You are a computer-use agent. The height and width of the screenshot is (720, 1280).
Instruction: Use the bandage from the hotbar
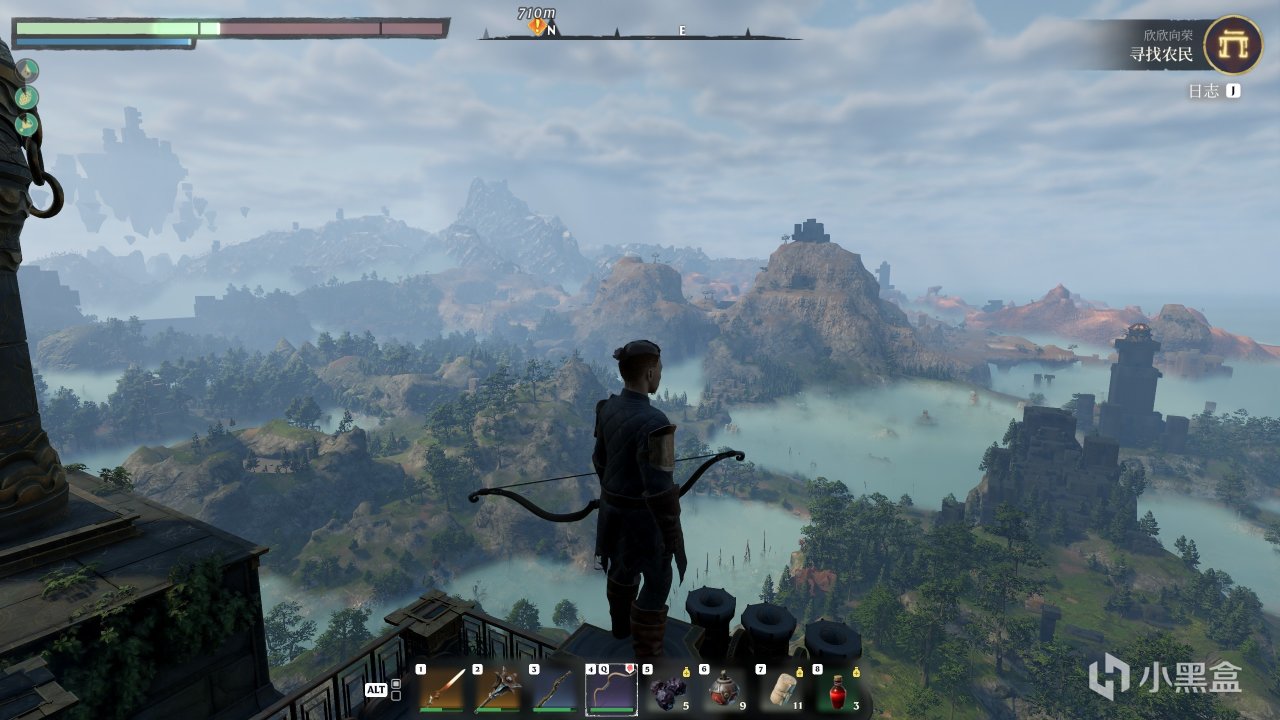pos(780,689)
